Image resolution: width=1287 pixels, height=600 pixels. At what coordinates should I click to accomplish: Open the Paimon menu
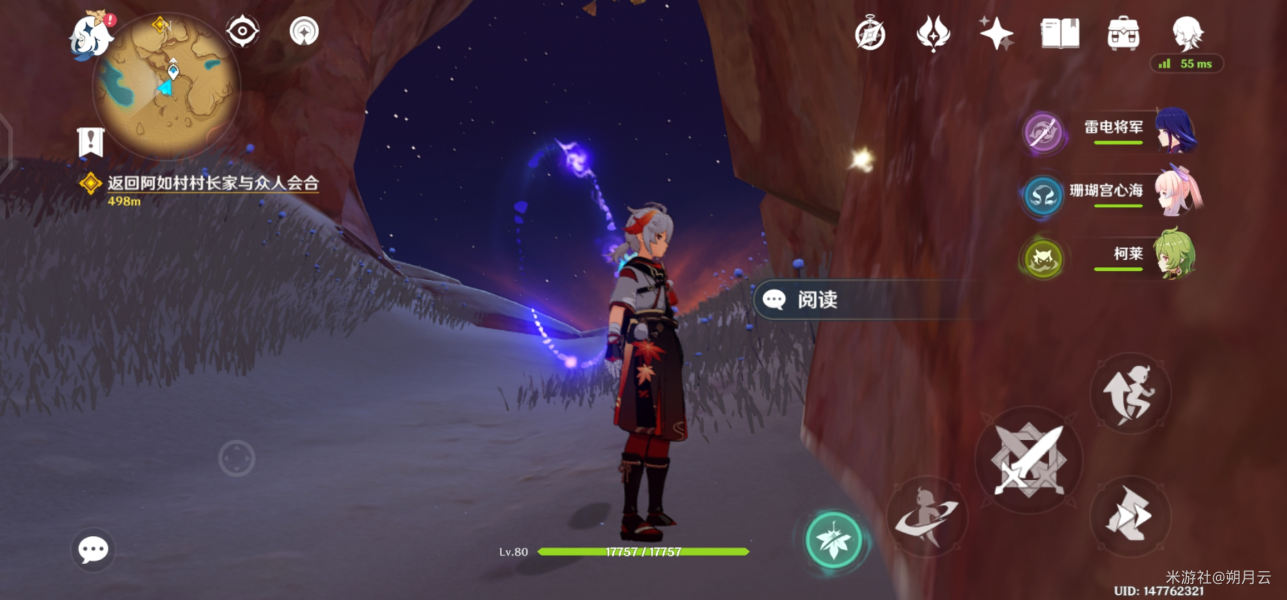(90, 35)
